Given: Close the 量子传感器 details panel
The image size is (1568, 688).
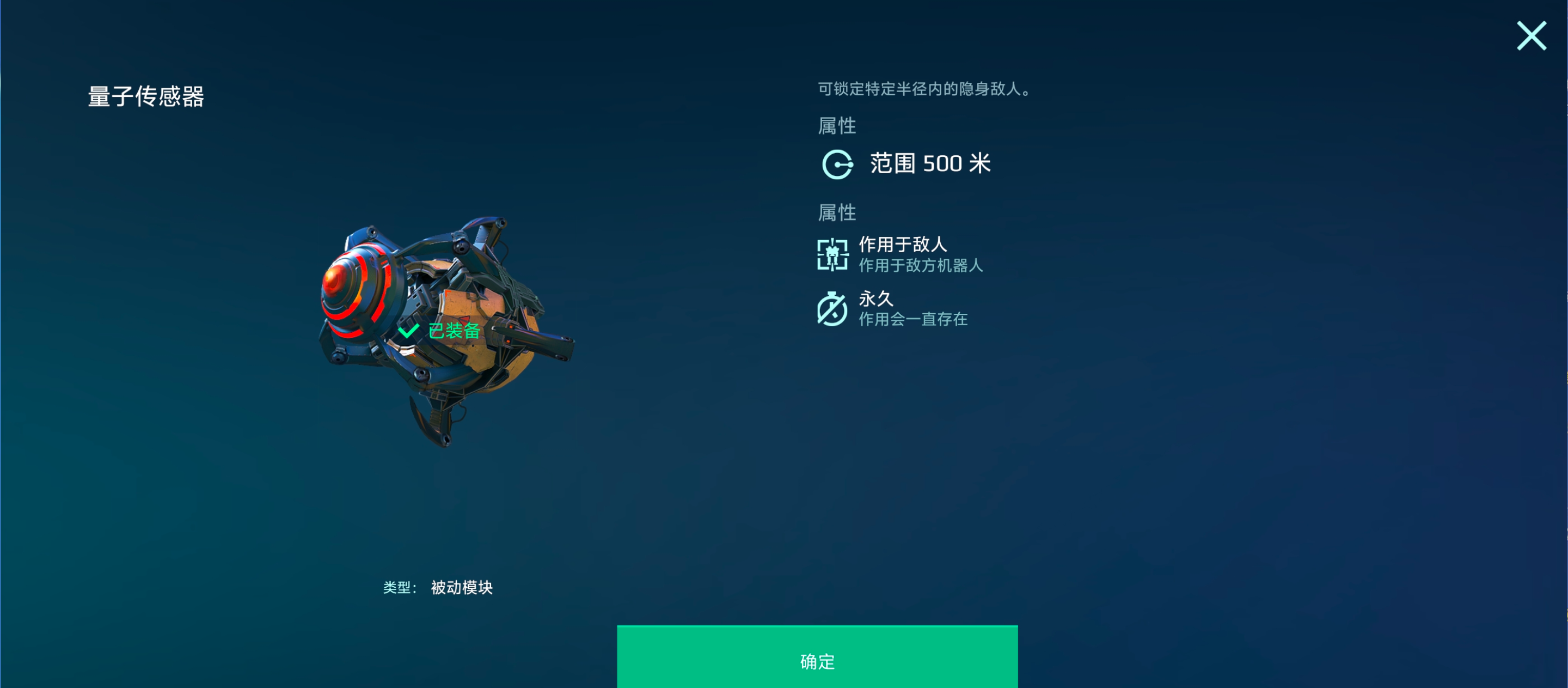Looking at the screenshot, I should (1531, 36).
